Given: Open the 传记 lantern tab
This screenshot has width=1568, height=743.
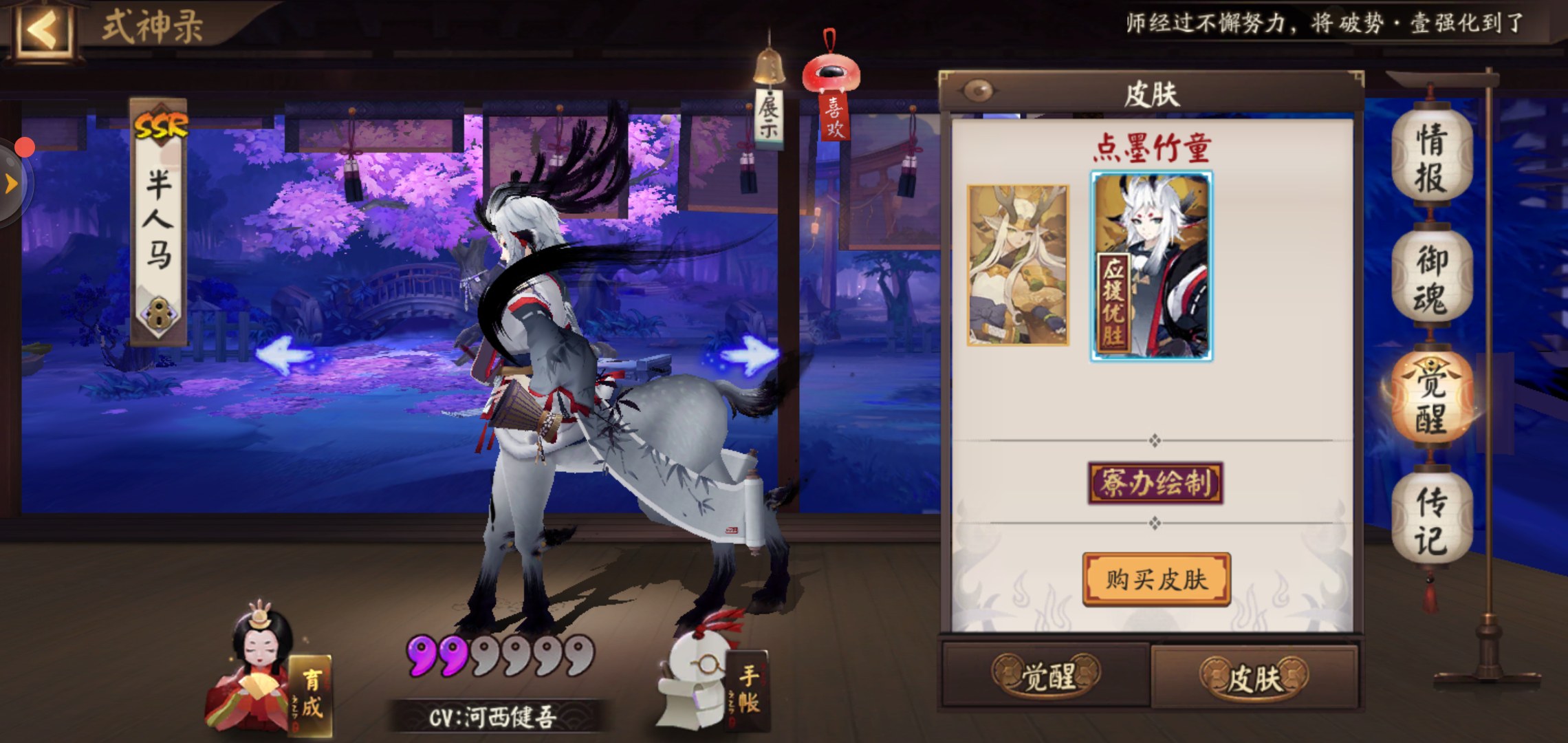Looking at the screenshot, I should tap(1431, 521).
